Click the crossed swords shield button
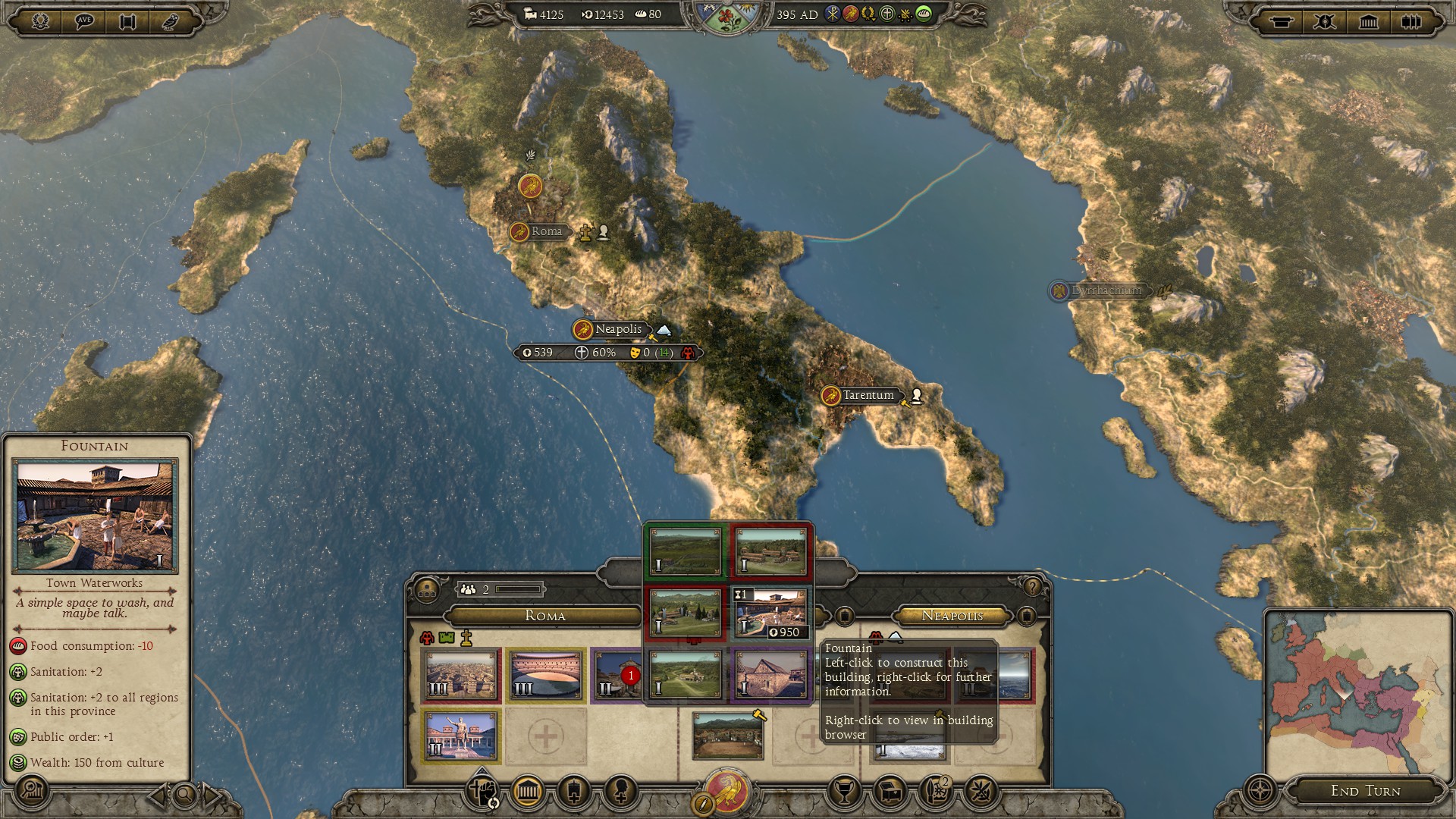 [x=1325, y=21]
